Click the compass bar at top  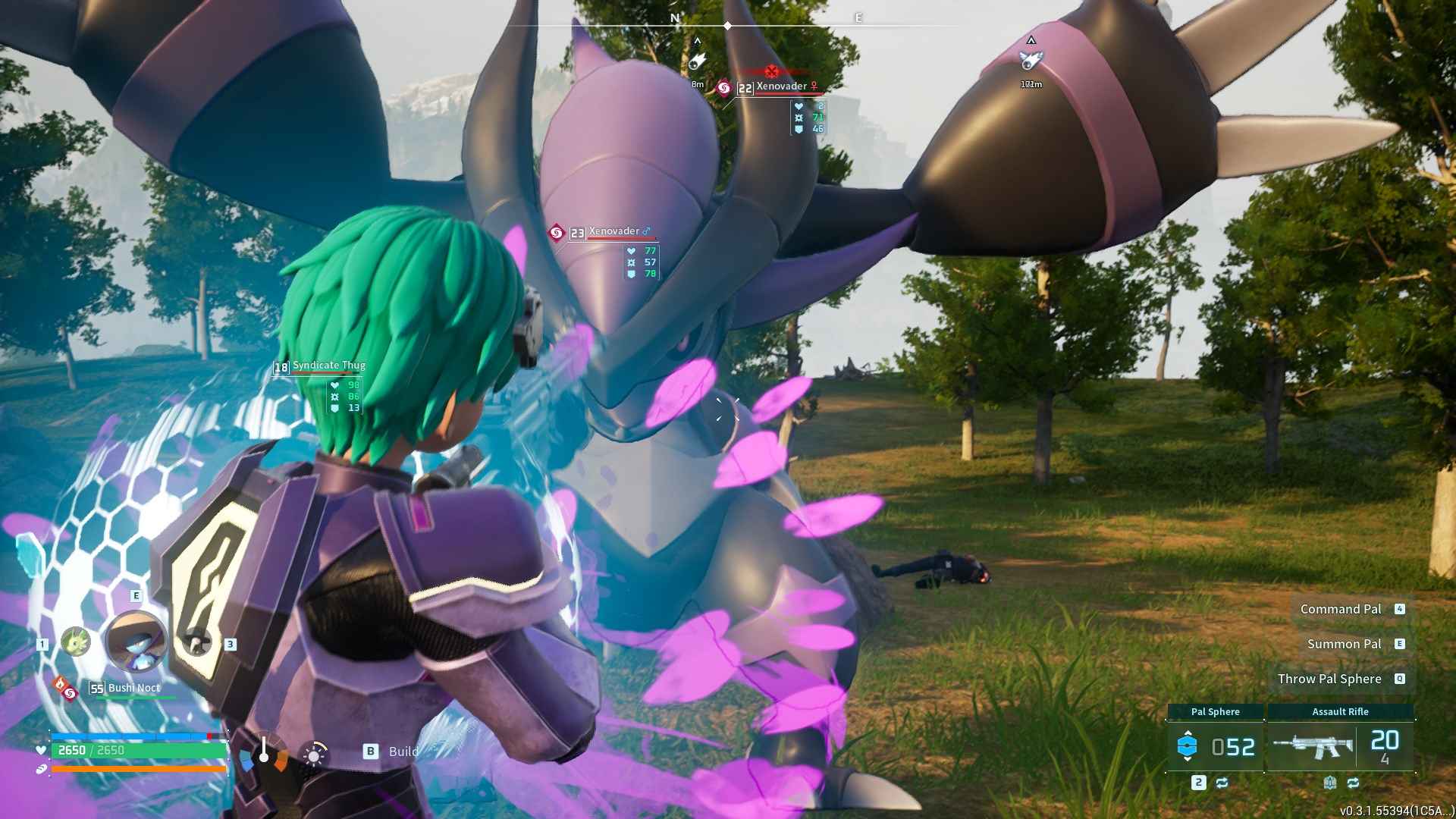[728, 24]
